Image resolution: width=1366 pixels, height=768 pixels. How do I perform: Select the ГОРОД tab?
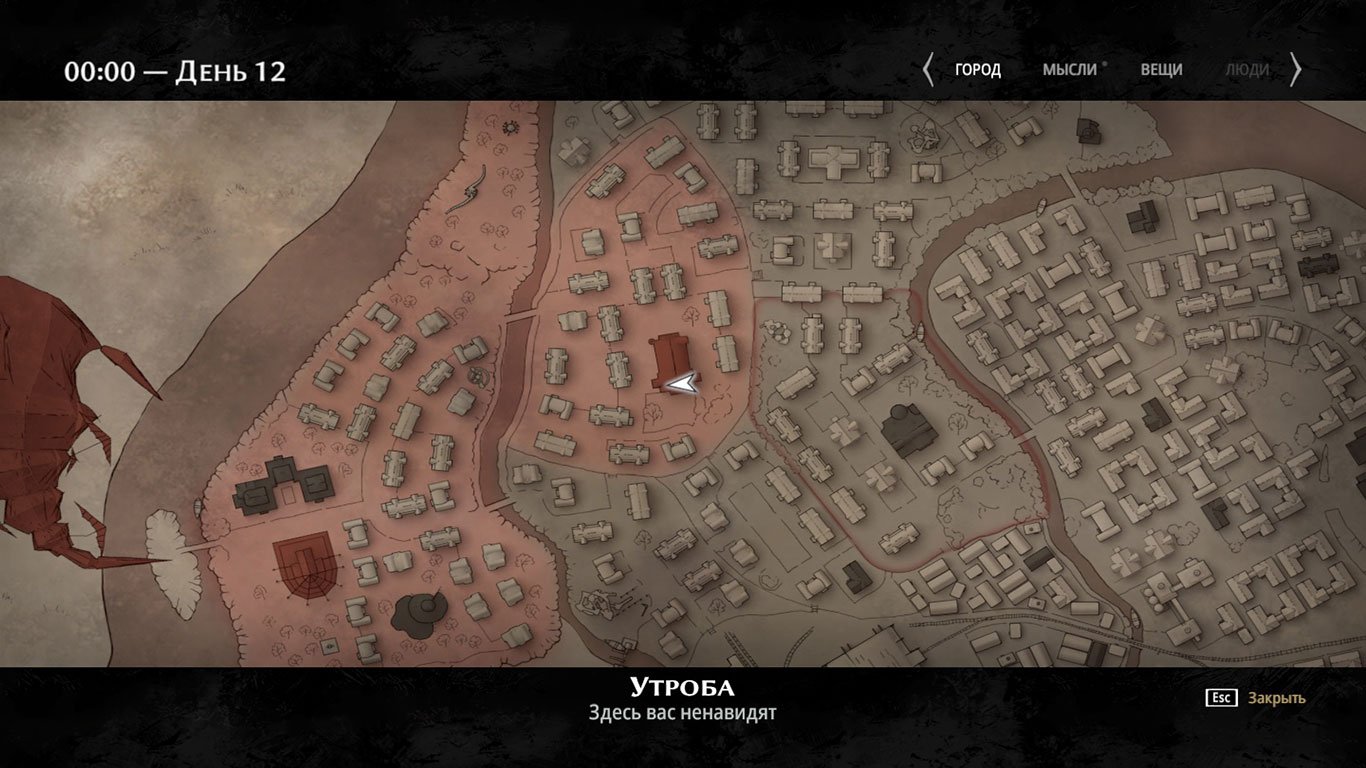pyautogui.click(x=978, y=69)
